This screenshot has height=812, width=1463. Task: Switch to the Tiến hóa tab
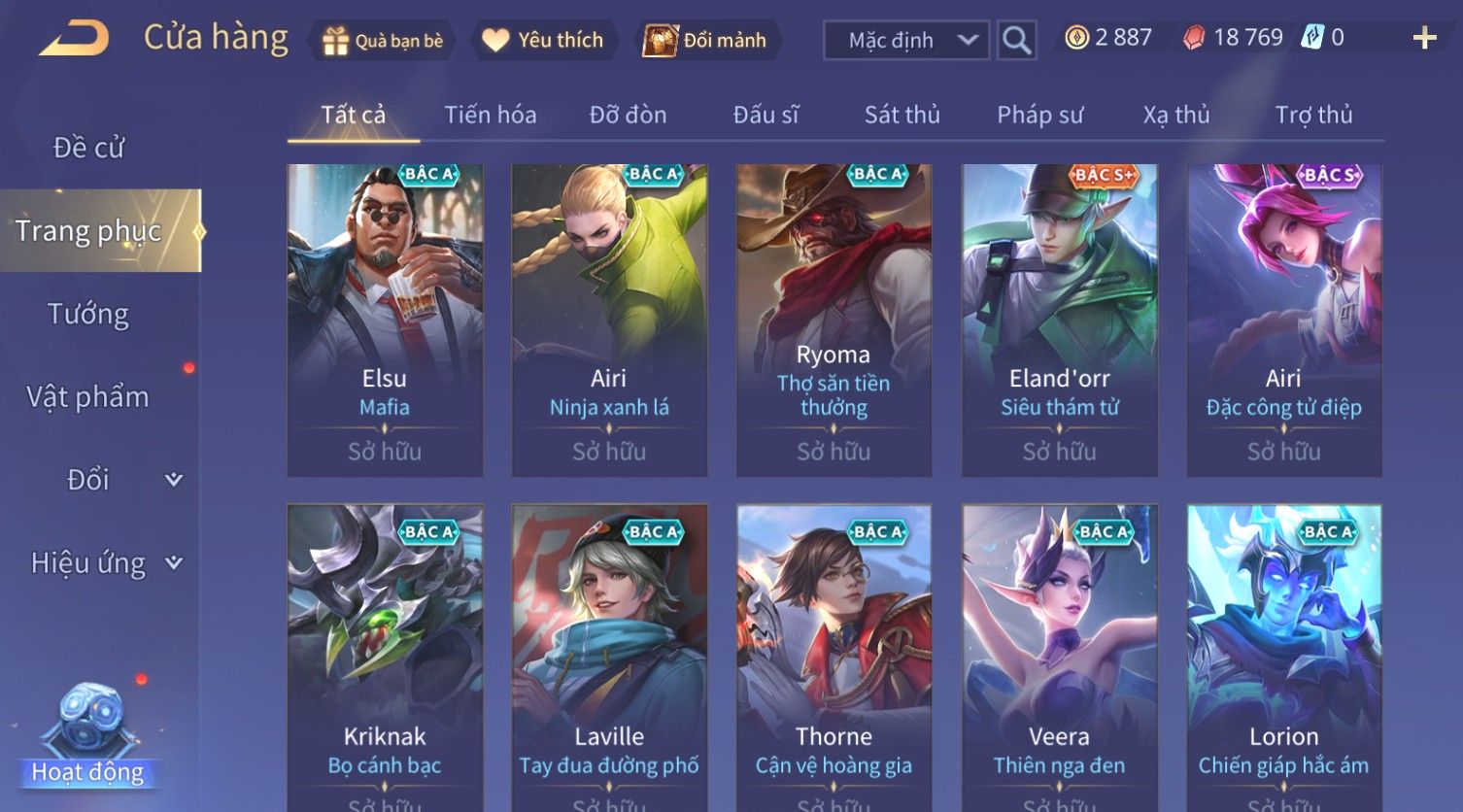490,115
